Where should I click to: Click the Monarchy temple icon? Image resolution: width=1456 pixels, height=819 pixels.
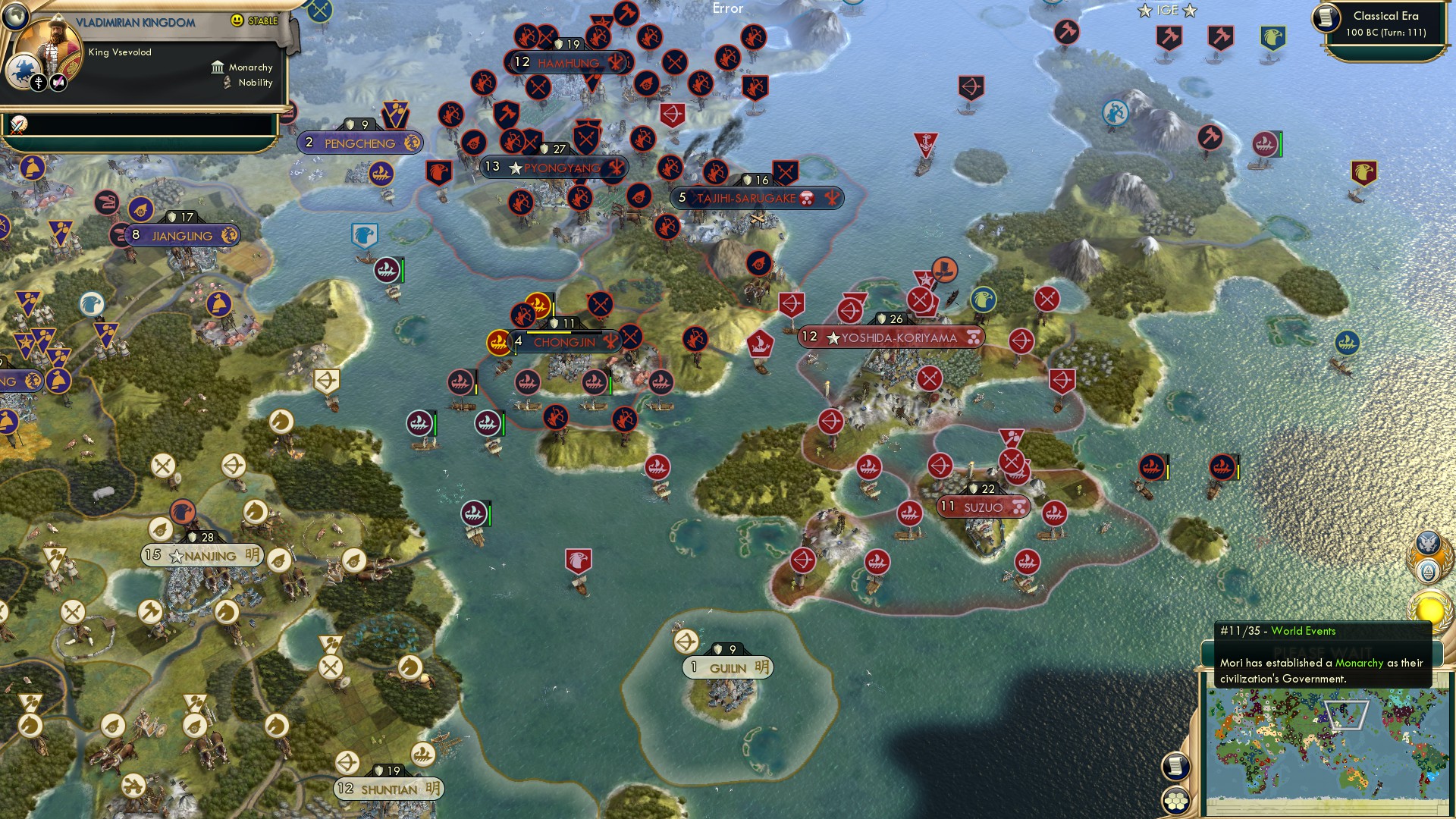pos(218,67)
